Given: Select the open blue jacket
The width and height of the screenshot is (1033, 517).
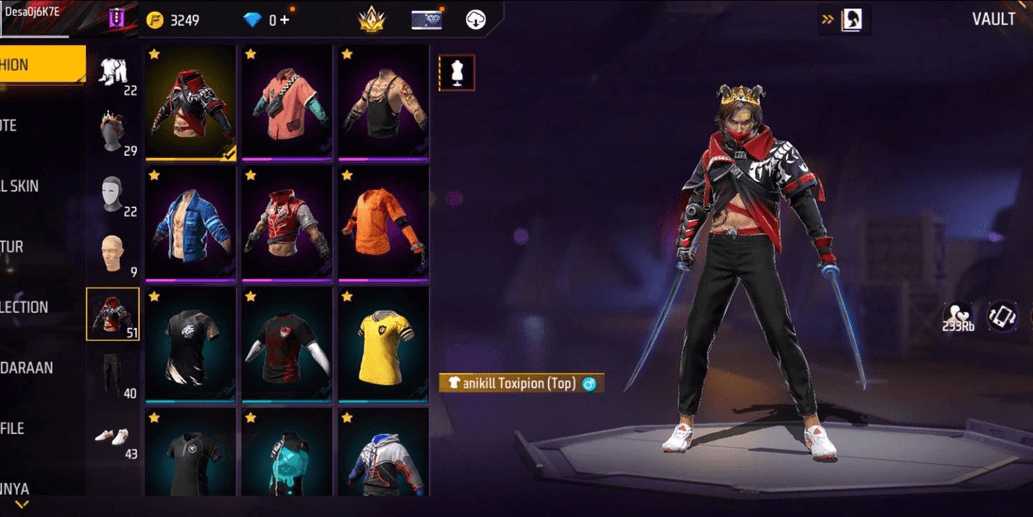Looking at the screenshot, I should (x=191, y=224).
